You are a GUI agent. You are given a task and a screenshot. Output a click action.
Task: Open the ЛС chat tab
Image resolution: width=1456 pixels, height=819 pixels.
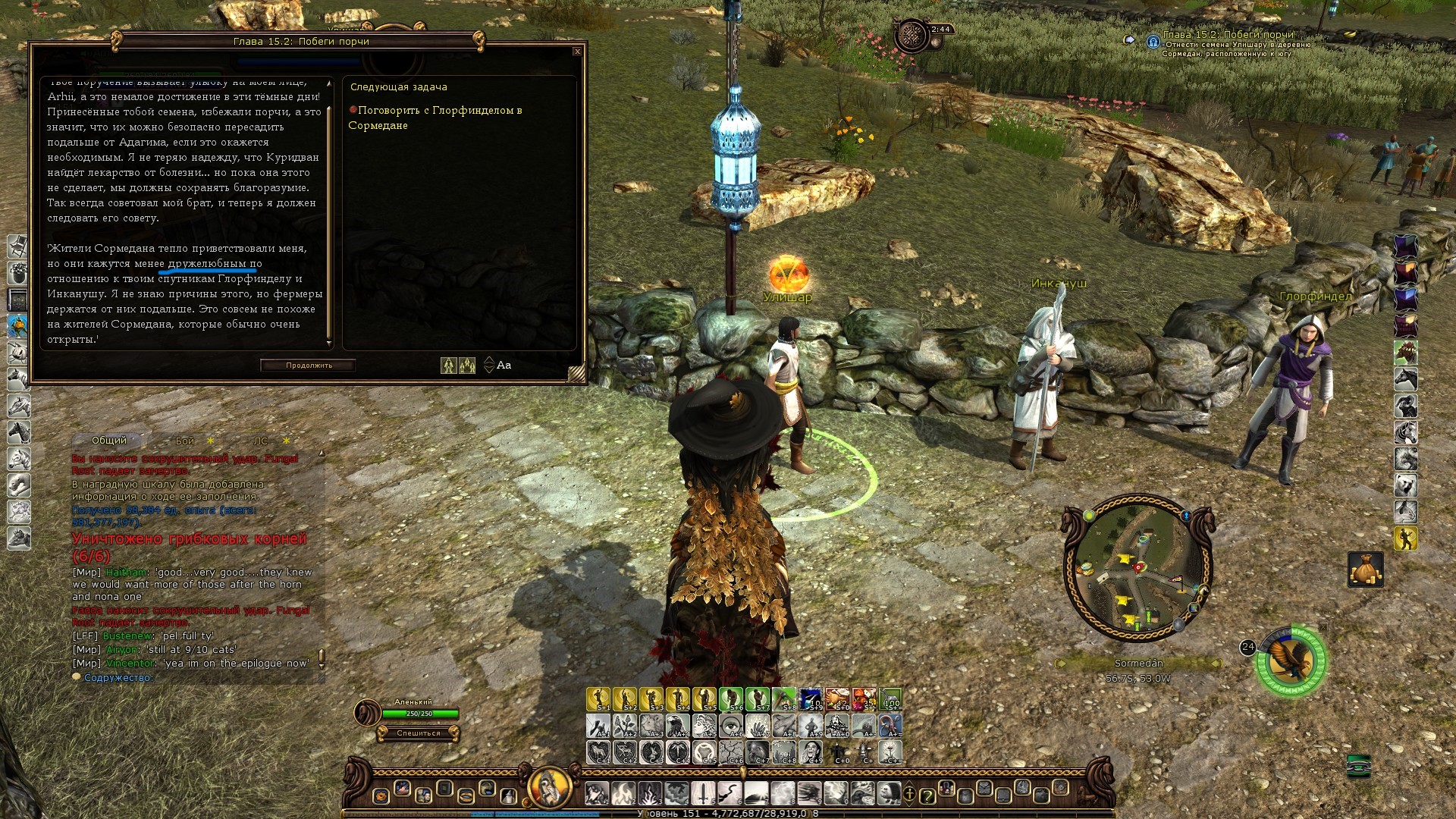tap(261, 441)
